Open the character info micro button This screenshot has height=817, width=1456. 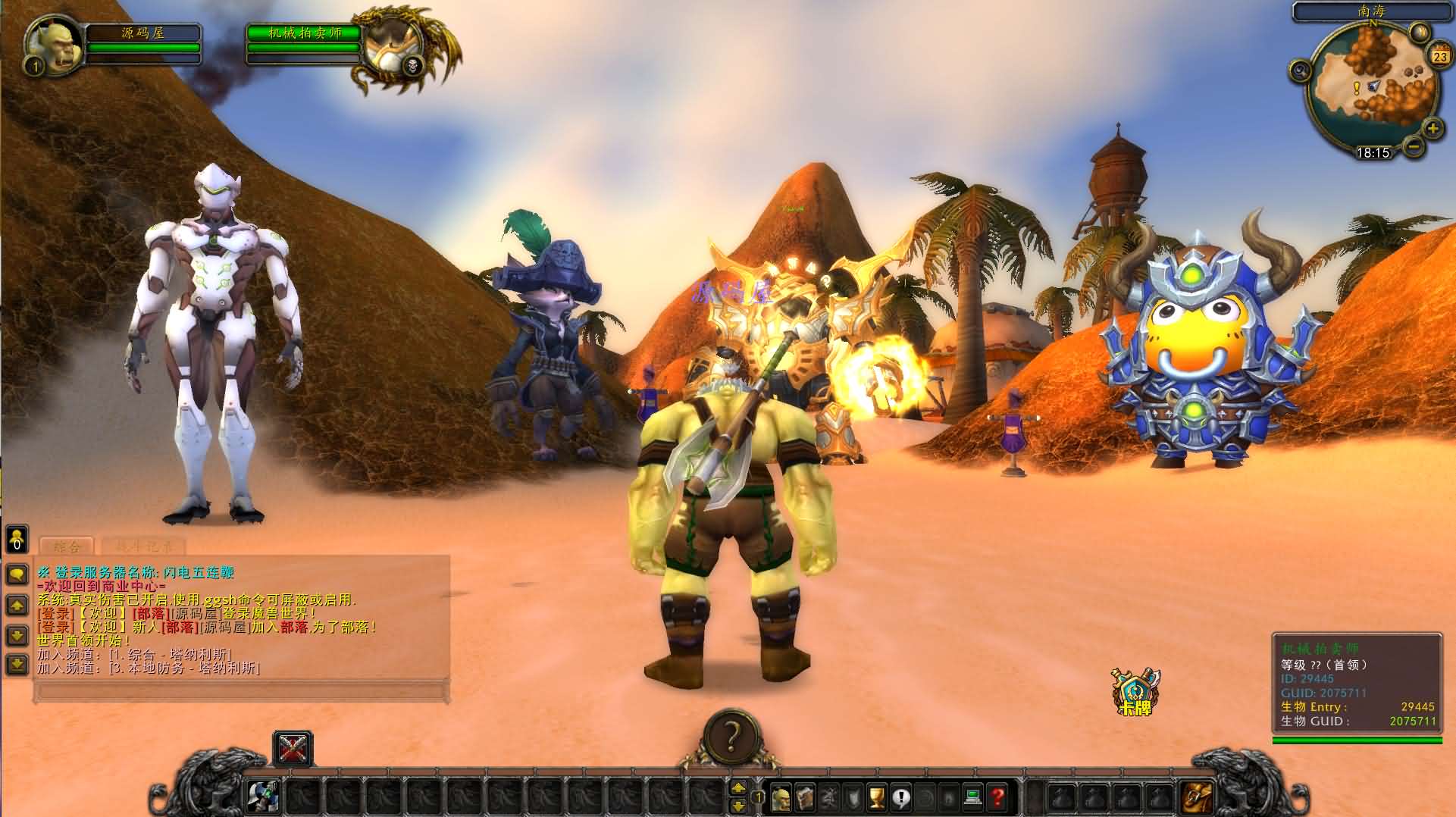[x=781, y=797]
